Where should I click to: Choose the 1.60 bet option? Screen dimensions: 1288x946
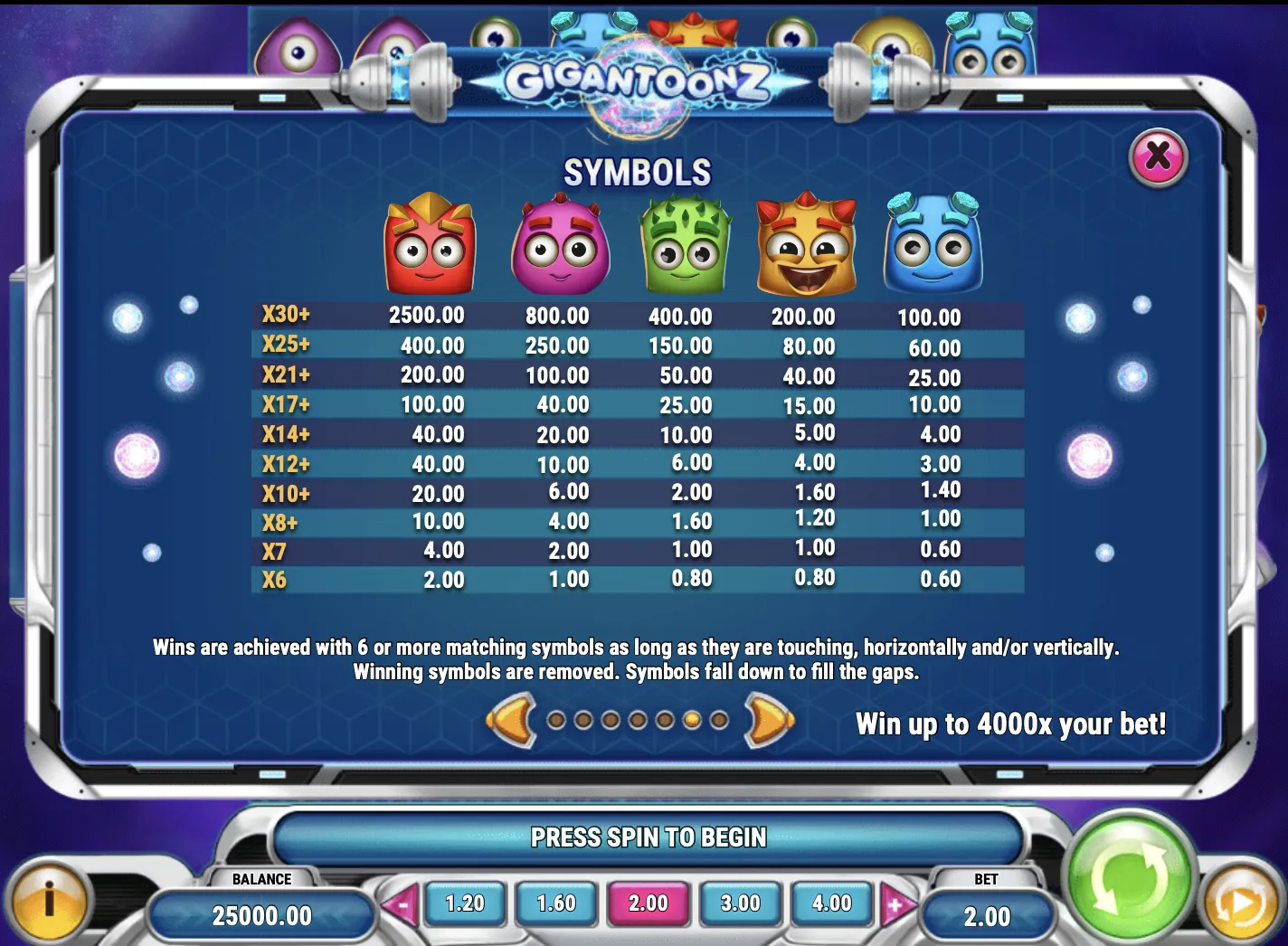tap(556, 903)
